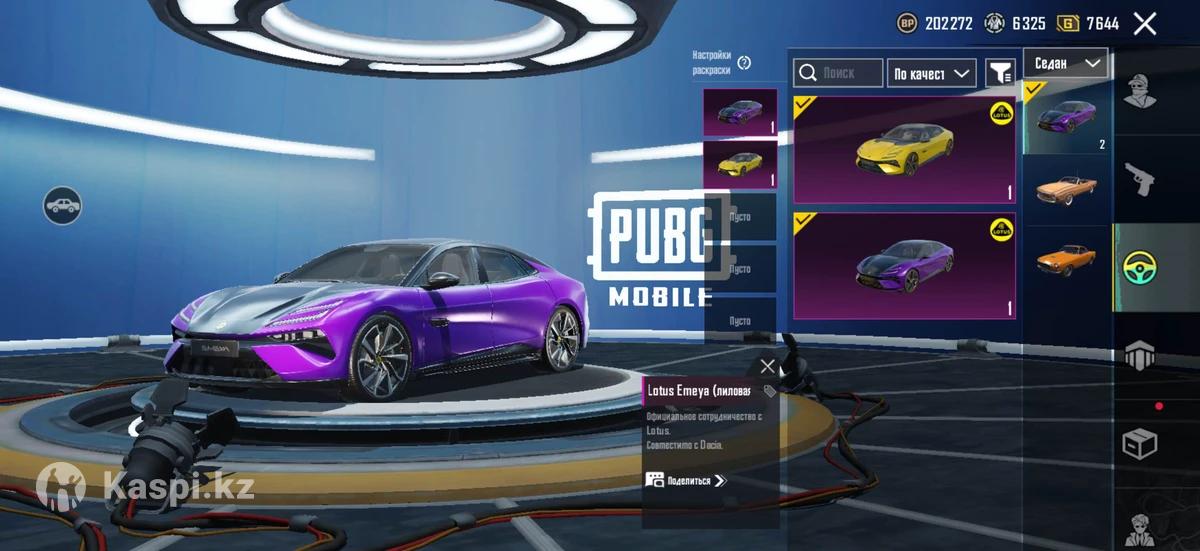This screenshot has width=1200, height=551.
Task: Choose the orange muscle car in vehicle list
Action: [x=1066, y=259]
